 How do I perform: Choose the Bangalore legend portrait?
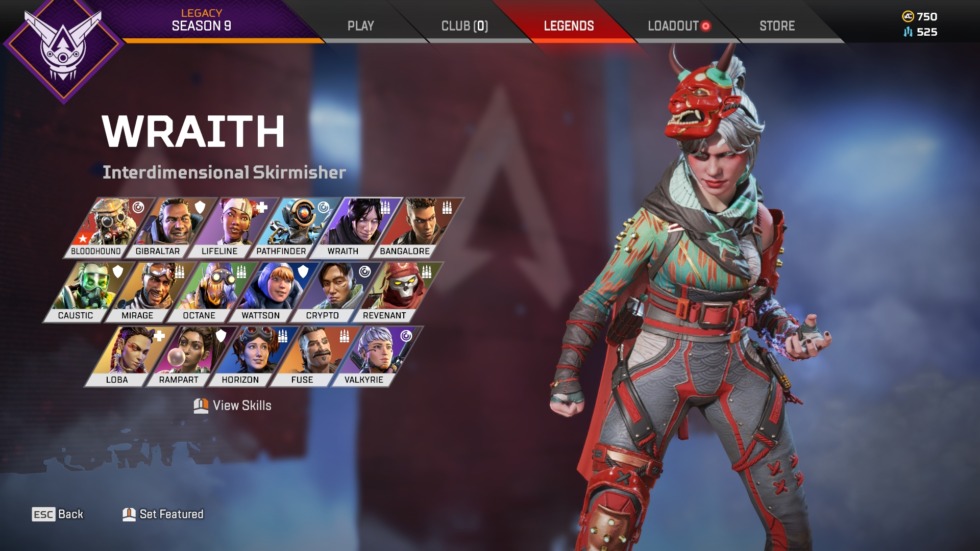404,227
